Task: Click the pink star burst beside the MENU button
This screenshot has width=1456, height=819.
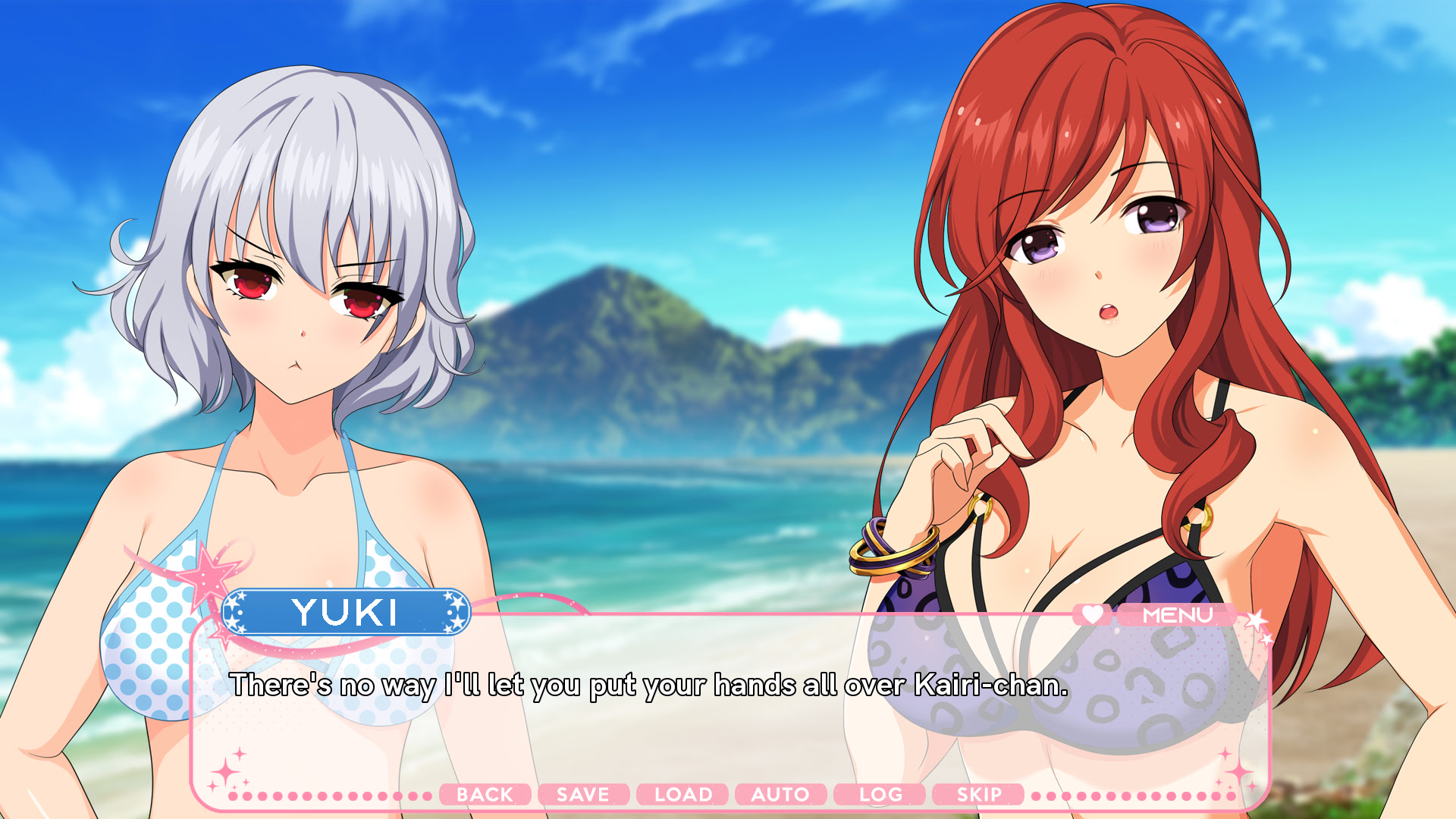Action: pos(1255,620)
